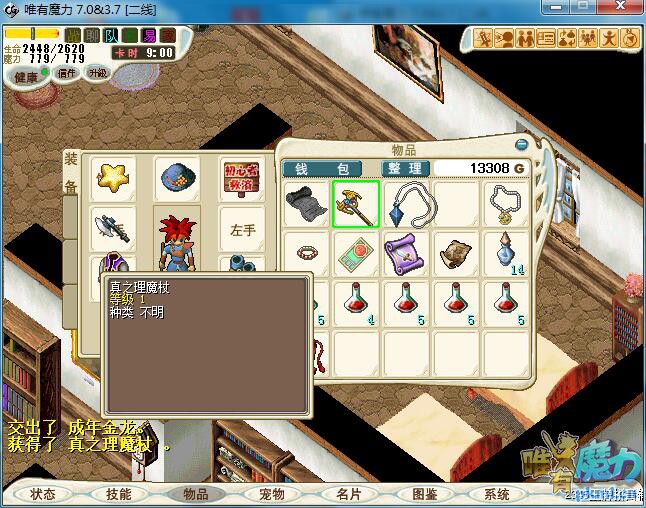Select the blue potion stack of 14
Screen dimensions: 646x508
coord(507,251)
